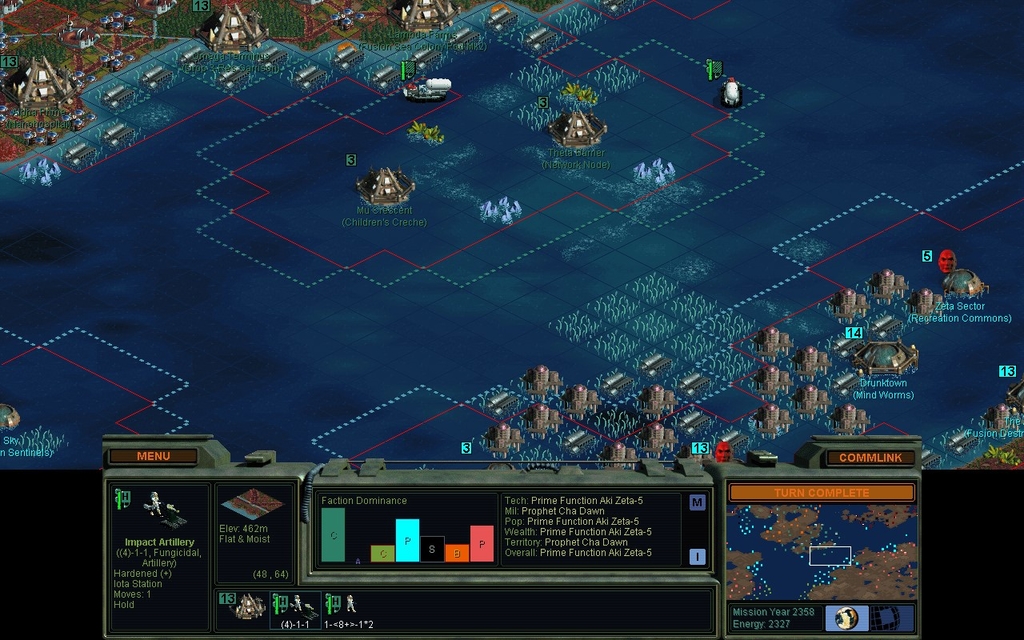Select the 1-<8+>-1*2 unit in the stack
Image resolution: width=1024 pixels, height=640 pixels.
[x=343, y=605]
